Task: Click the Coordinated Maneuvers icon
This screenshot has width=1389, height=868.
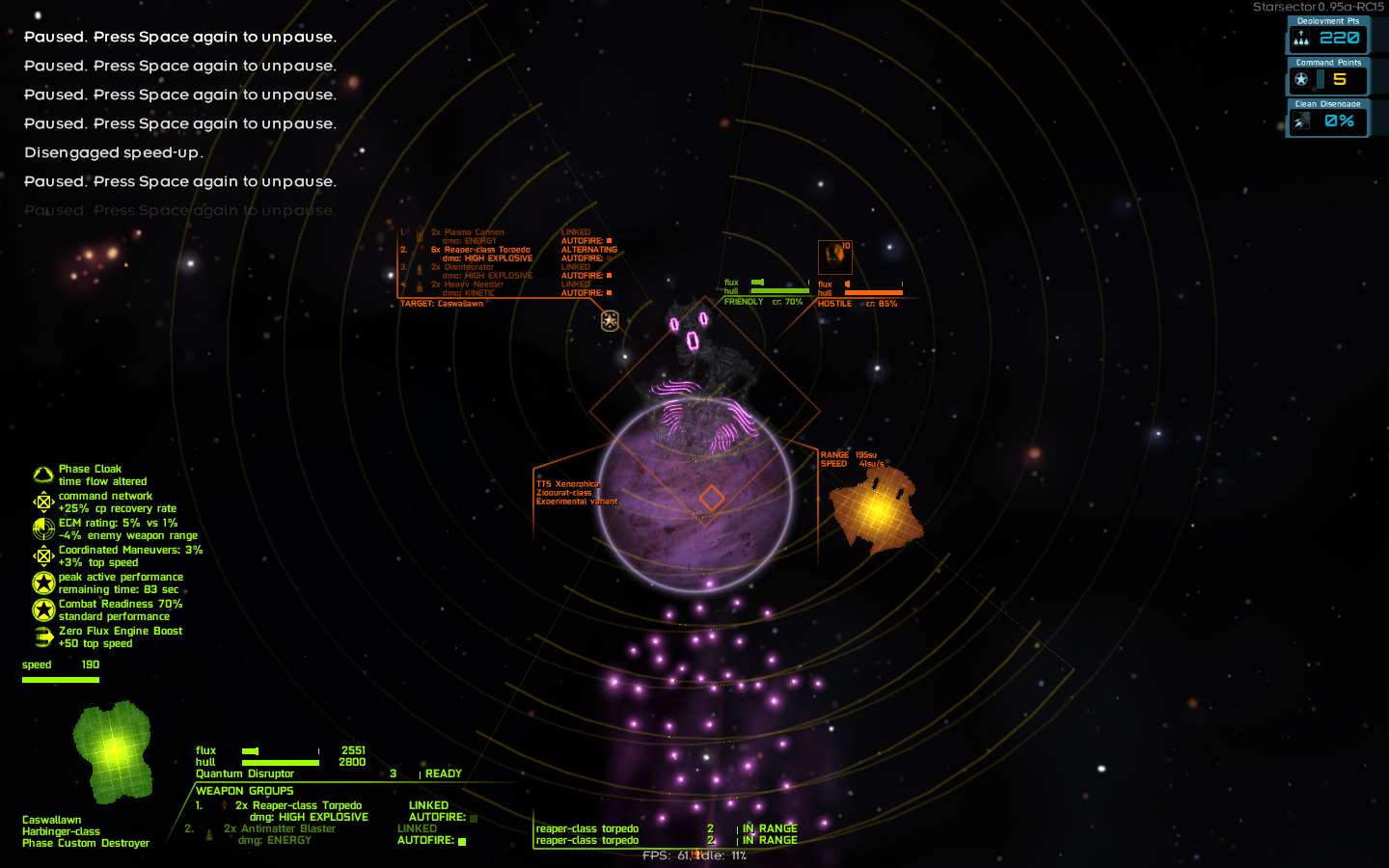Action: coord(42,556)
